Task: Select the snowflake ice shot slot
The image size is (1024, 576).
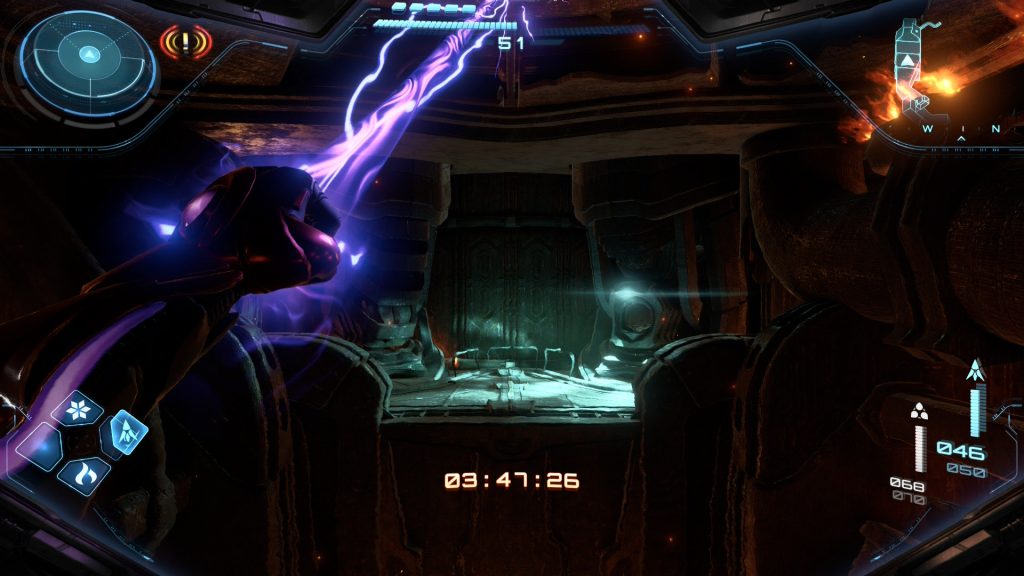Action: point(78,408)
